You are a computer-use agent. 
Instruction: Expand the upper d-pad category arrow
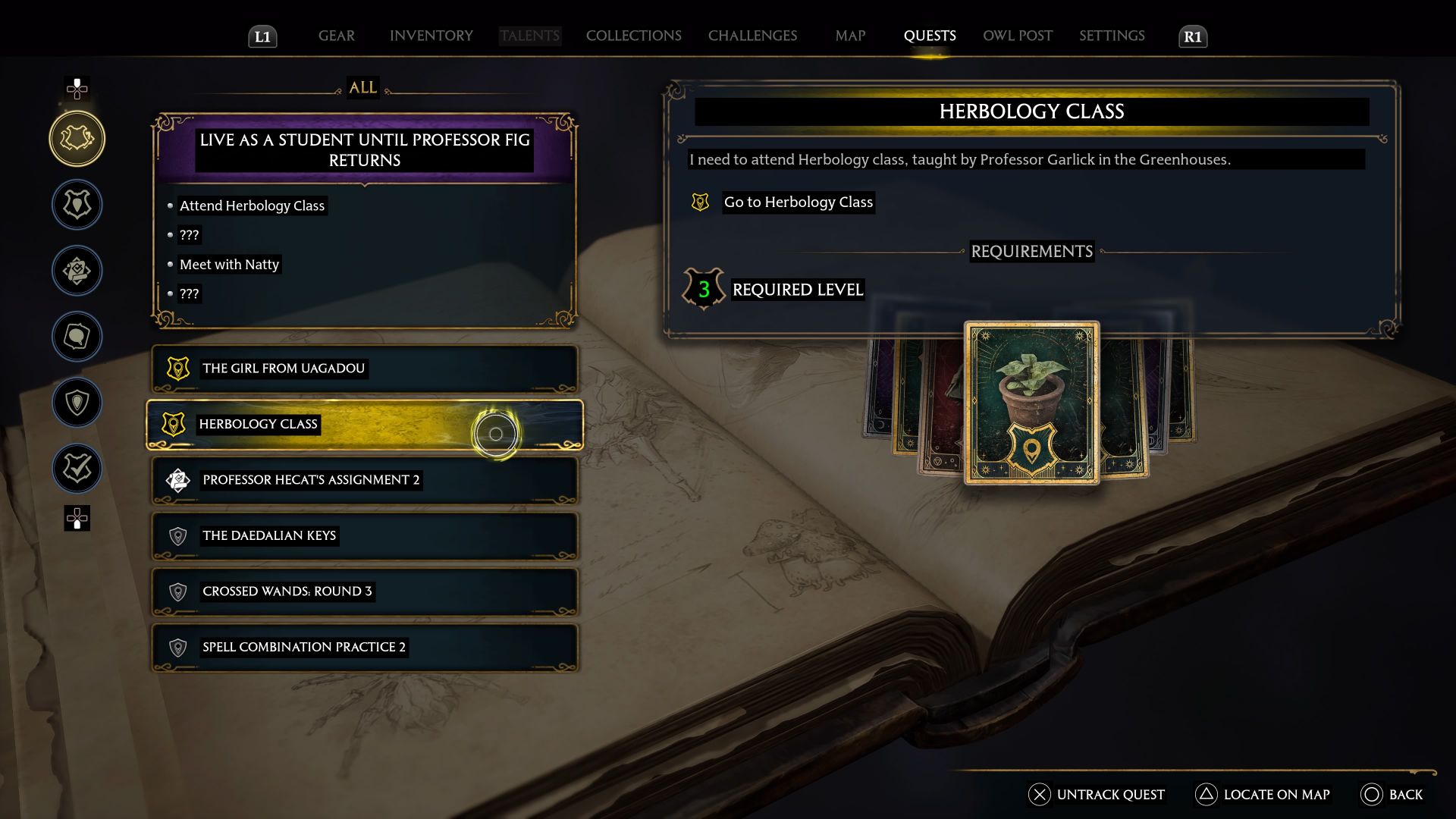tap(77, 89)
